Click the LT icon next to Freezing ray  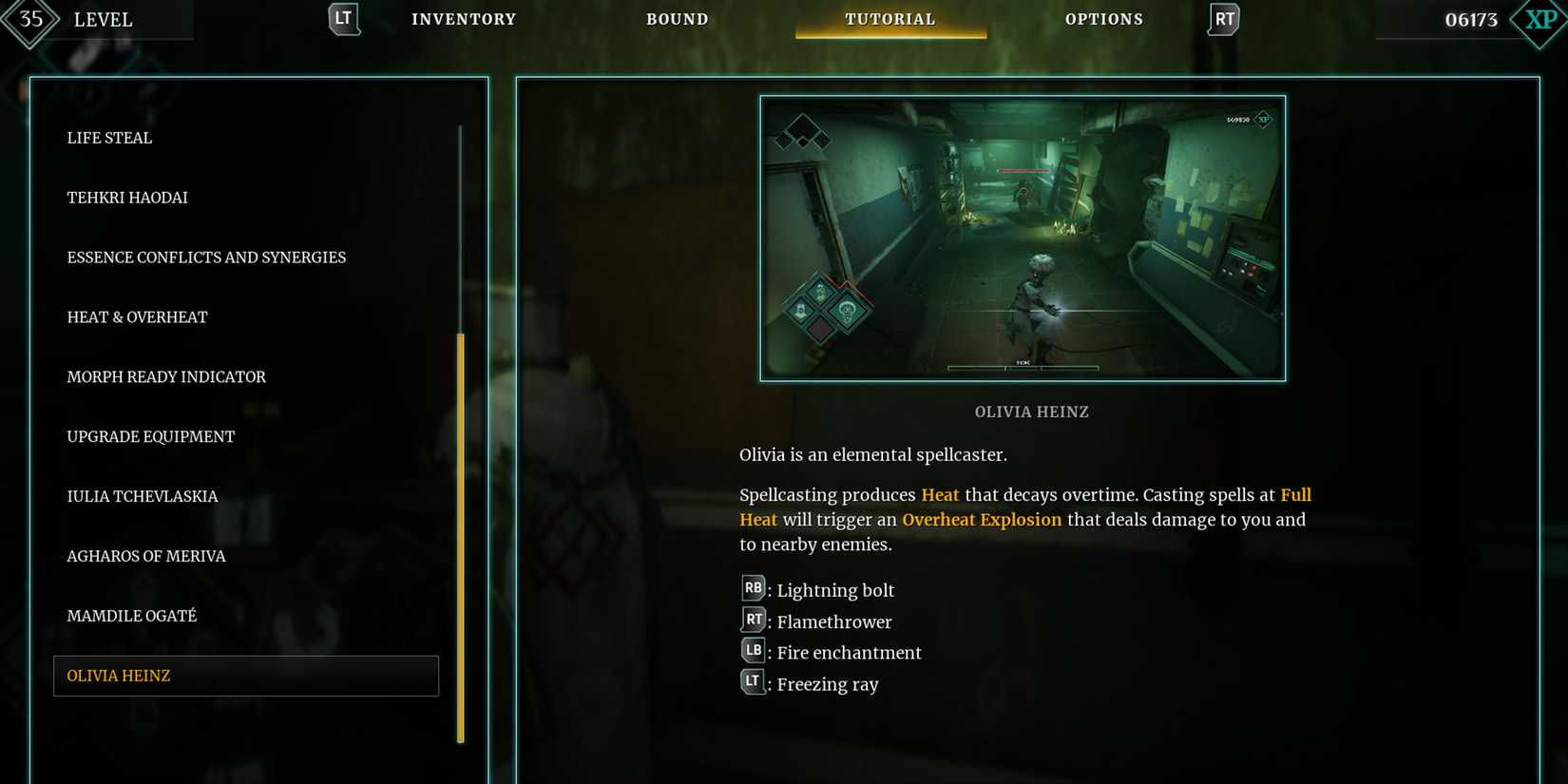[x=753, y=682]
